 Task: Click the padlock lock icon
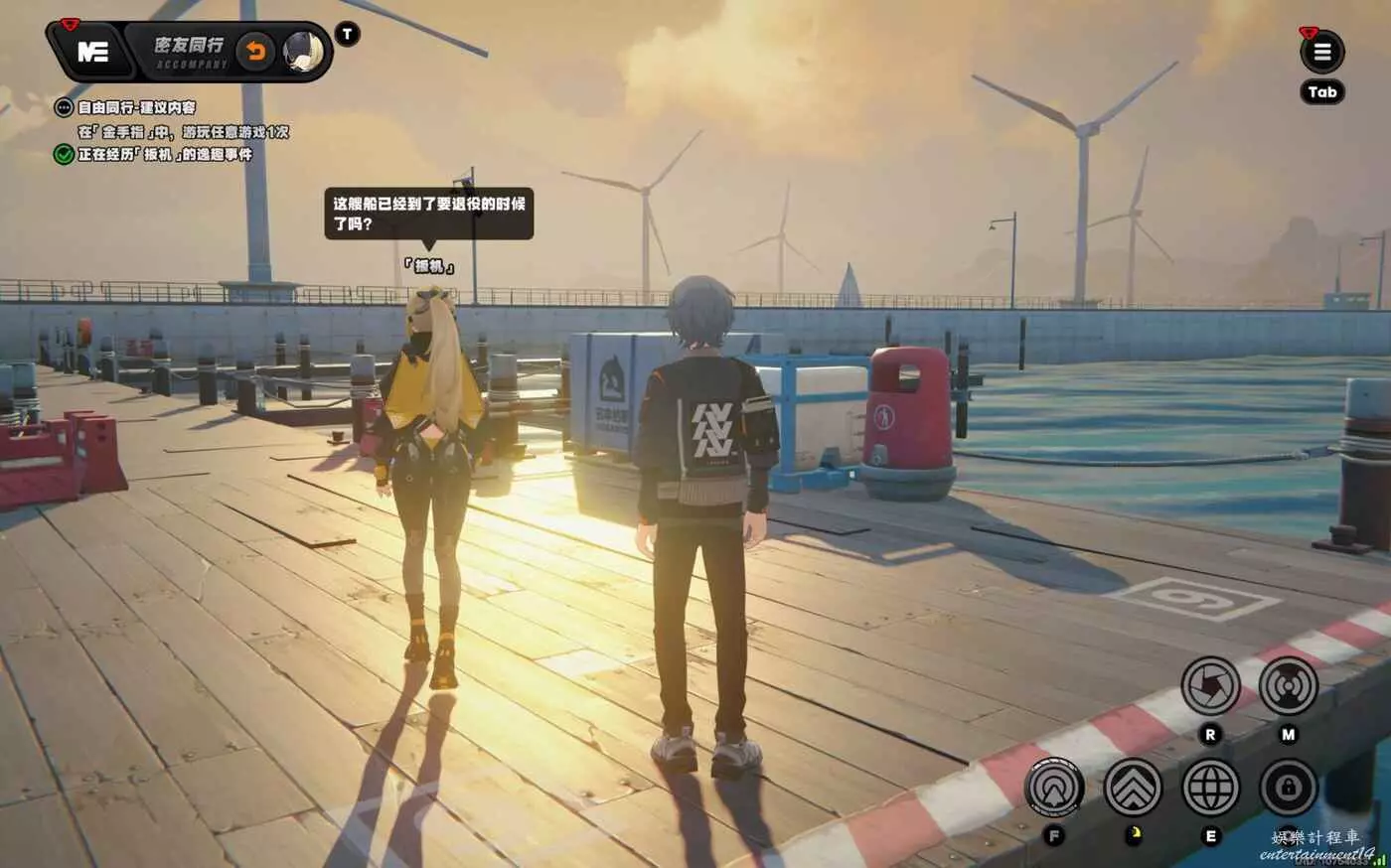pyautogui.click(x=1288, y=789)
